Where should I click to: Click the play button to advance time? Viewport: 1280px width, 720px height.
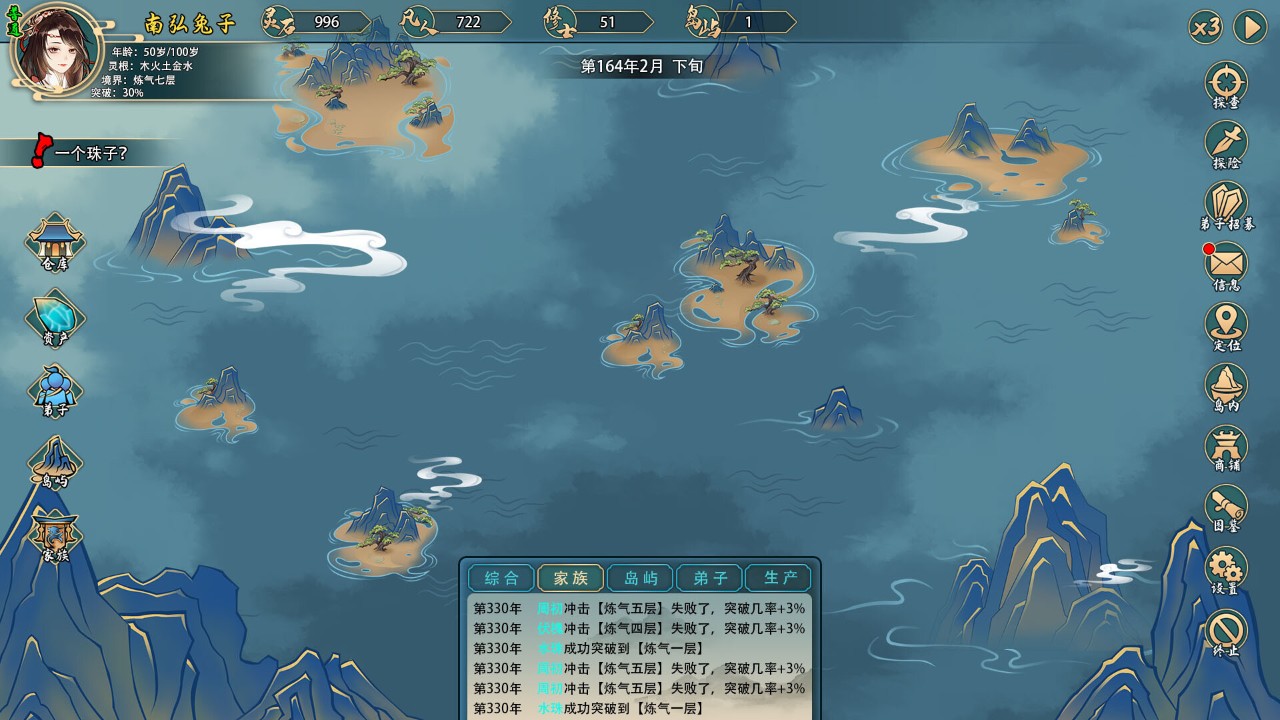click(x=1250, y=27)
